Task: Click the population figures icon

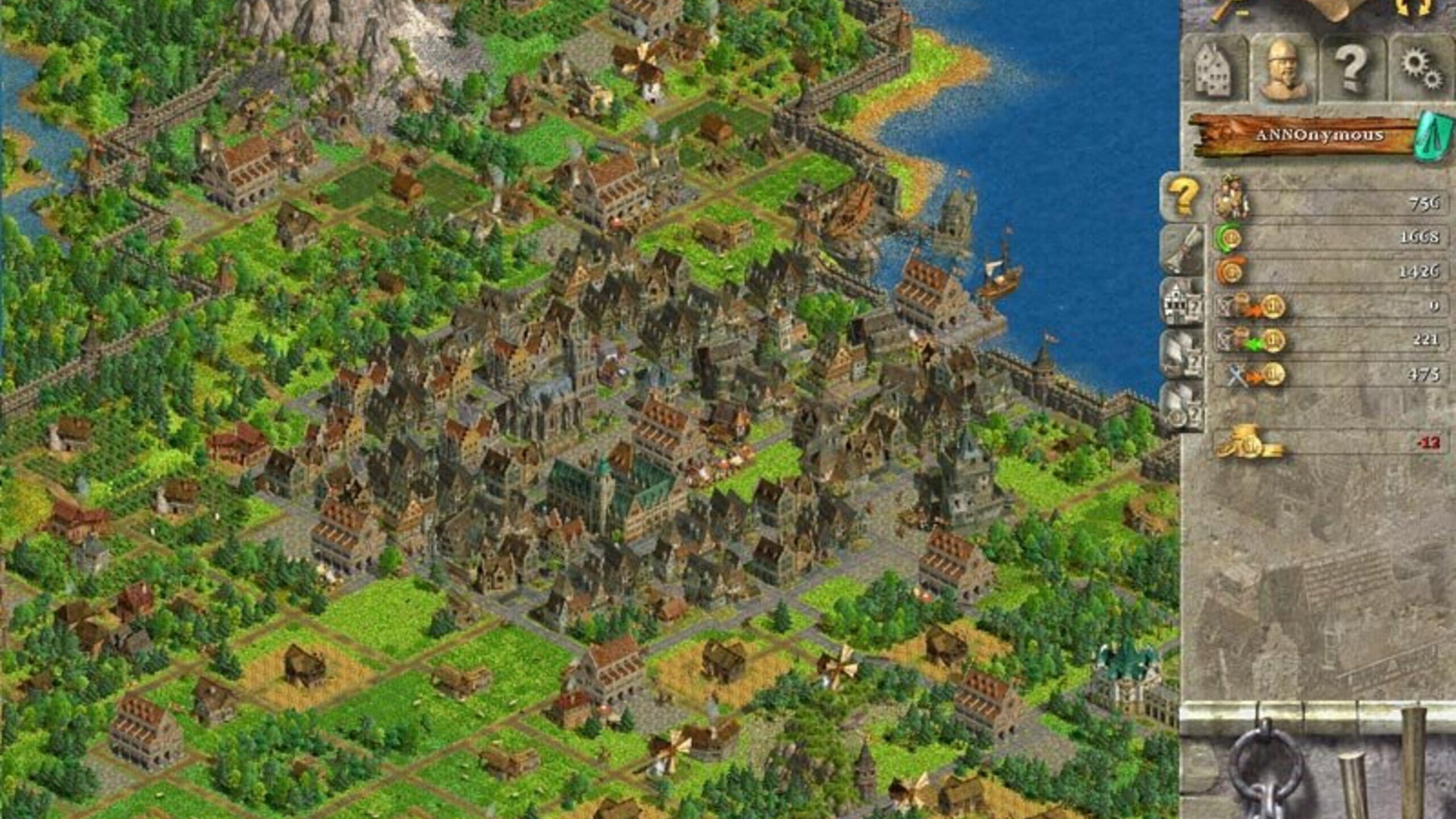Action: (x=1233, y=196)
